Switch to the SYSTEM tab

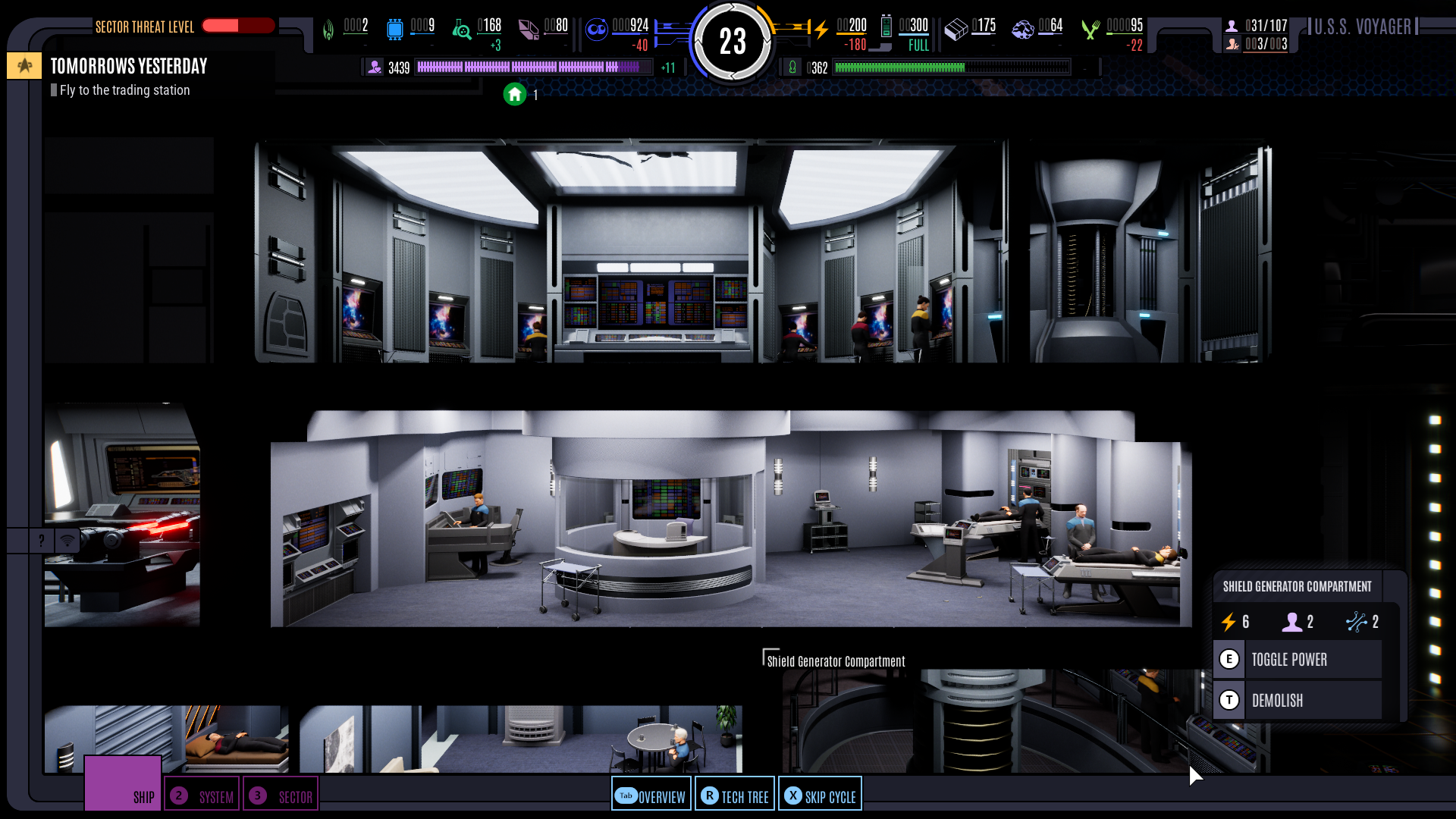(x=201, y=795)
